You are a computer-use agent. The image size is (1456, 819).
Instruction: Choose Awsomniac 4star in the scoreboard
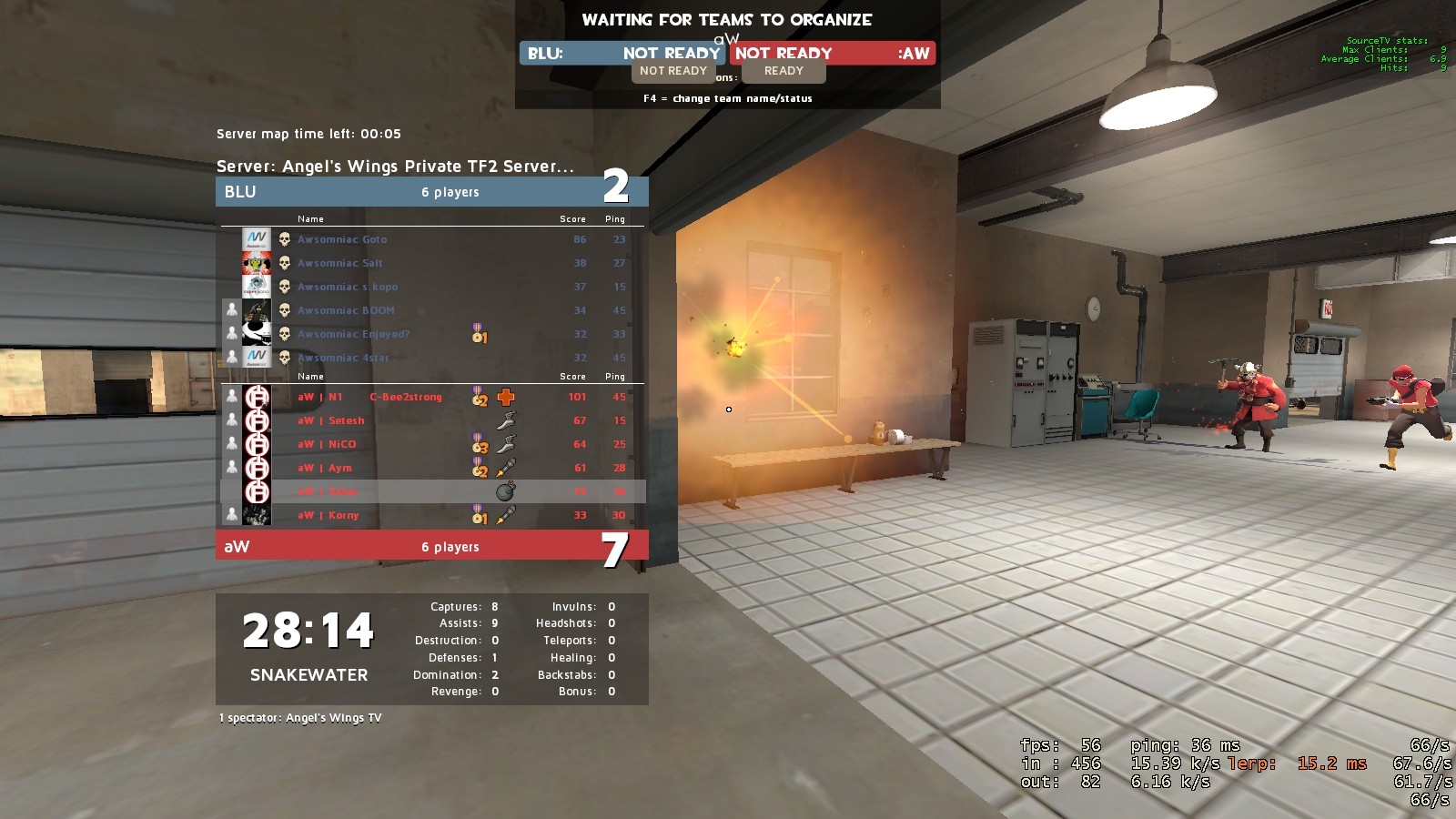point(343,358)
